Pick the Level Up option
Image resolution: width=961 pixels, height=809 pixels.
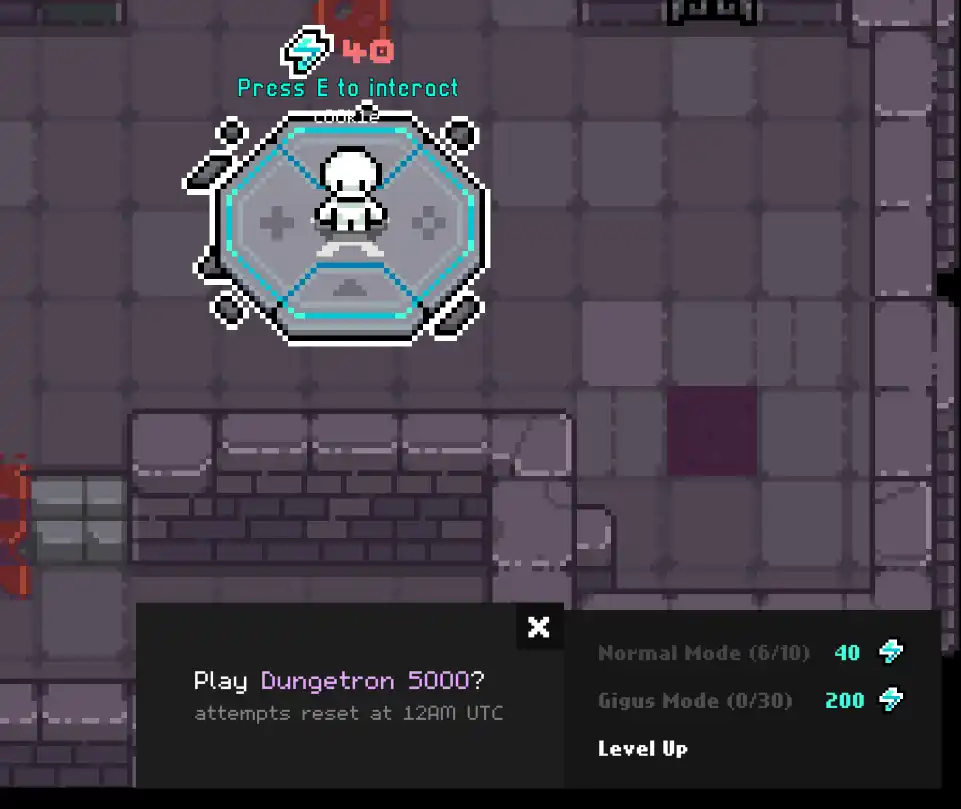643,748
